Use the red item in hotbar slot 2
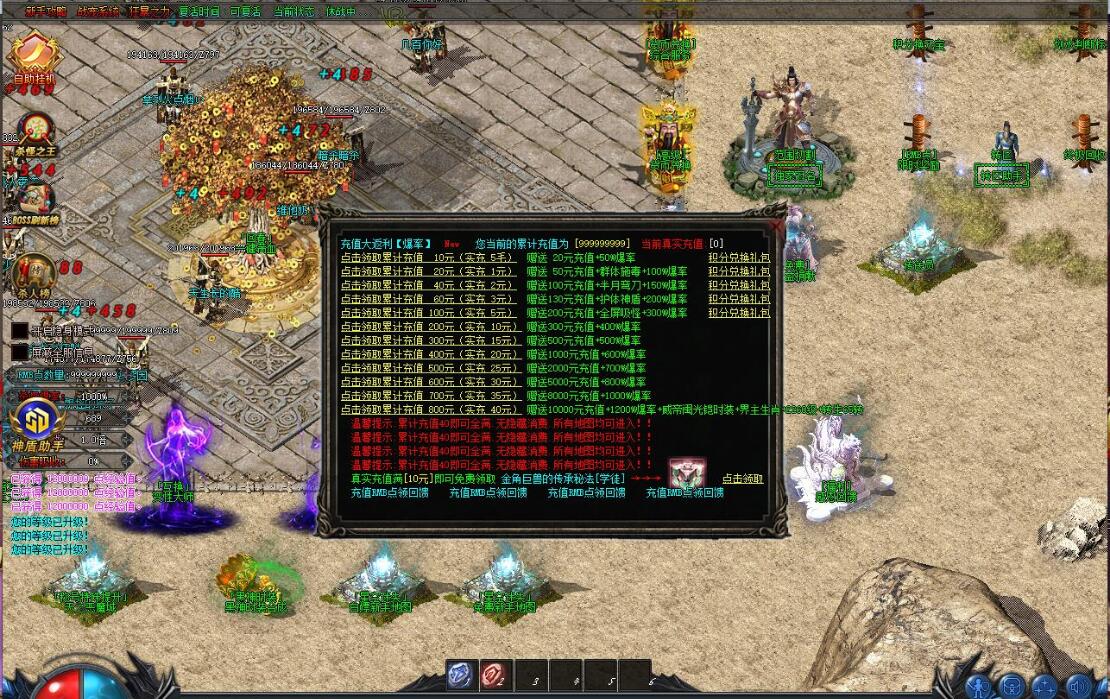 [x=493, y=675]
